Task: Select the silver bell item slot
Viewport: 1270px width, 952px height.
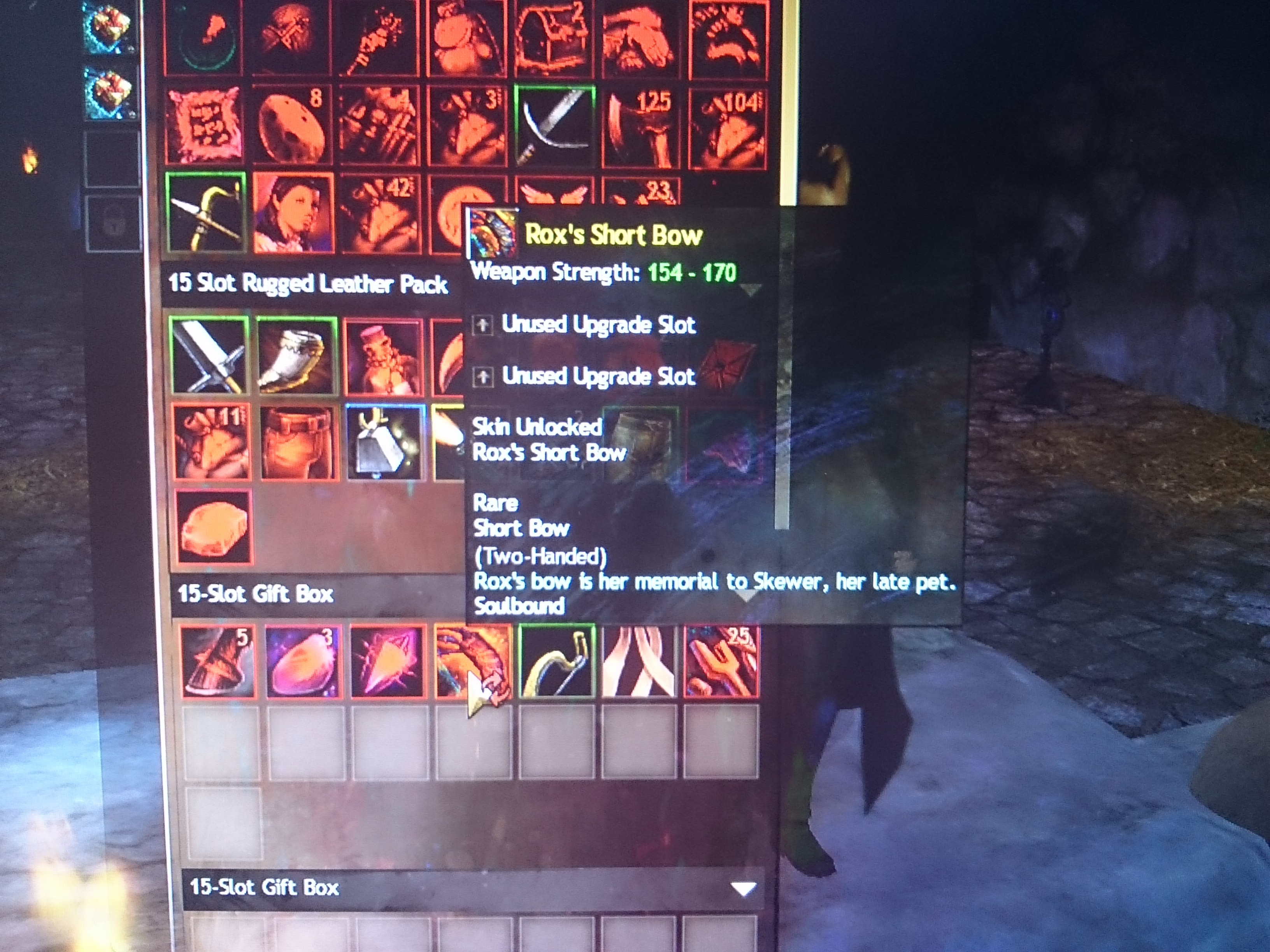Action: 385,442
